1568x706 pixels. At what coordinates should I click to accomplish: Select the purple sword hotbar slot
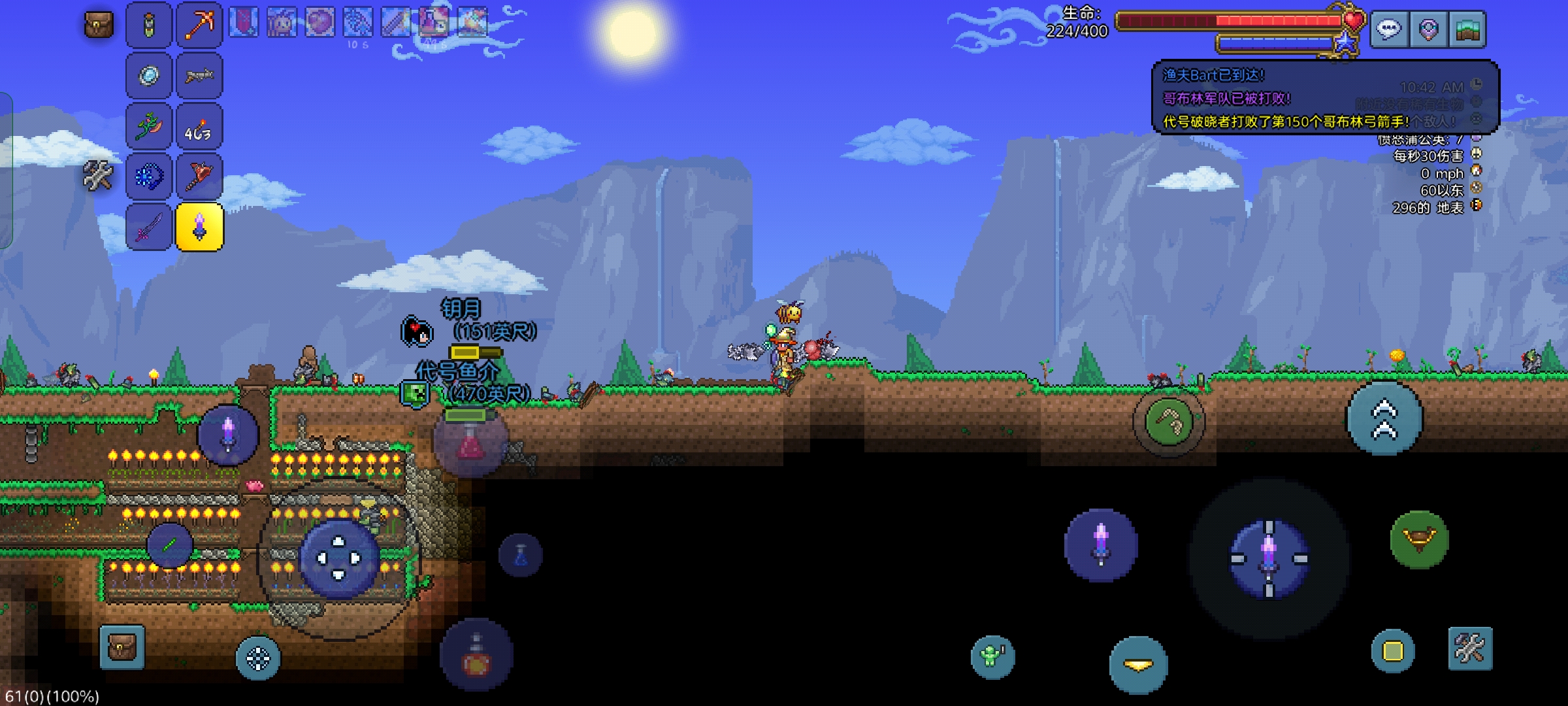149,227
